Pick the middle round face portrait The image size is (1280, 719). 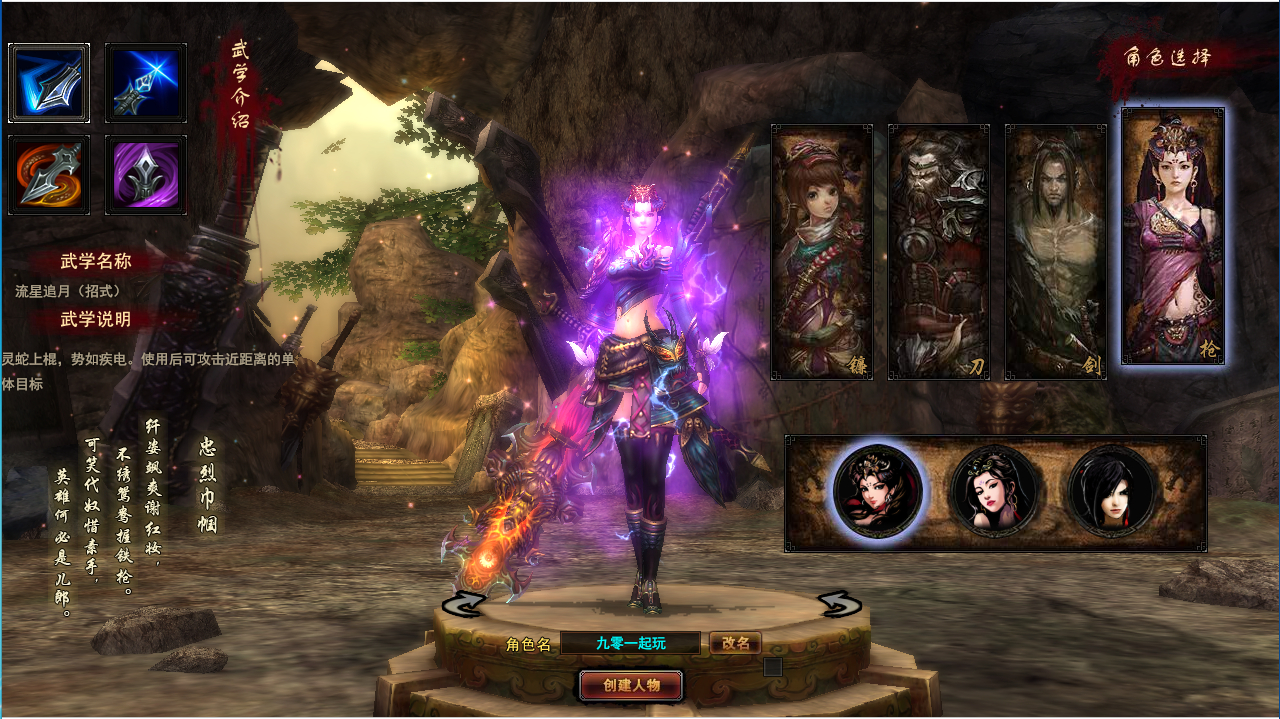tap(995, 491)
